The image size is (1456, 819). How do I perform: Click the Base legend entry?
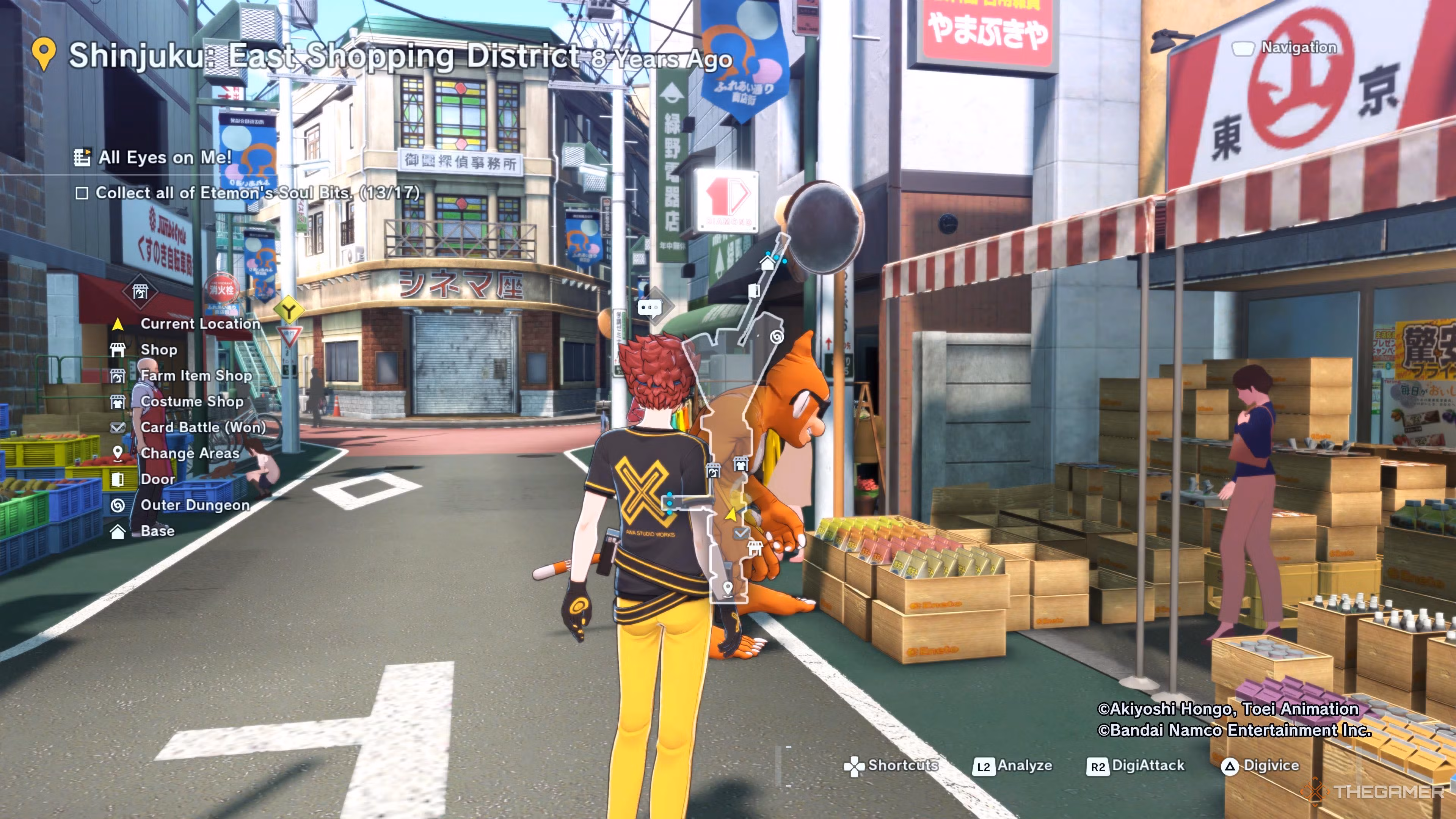[157, 531]
